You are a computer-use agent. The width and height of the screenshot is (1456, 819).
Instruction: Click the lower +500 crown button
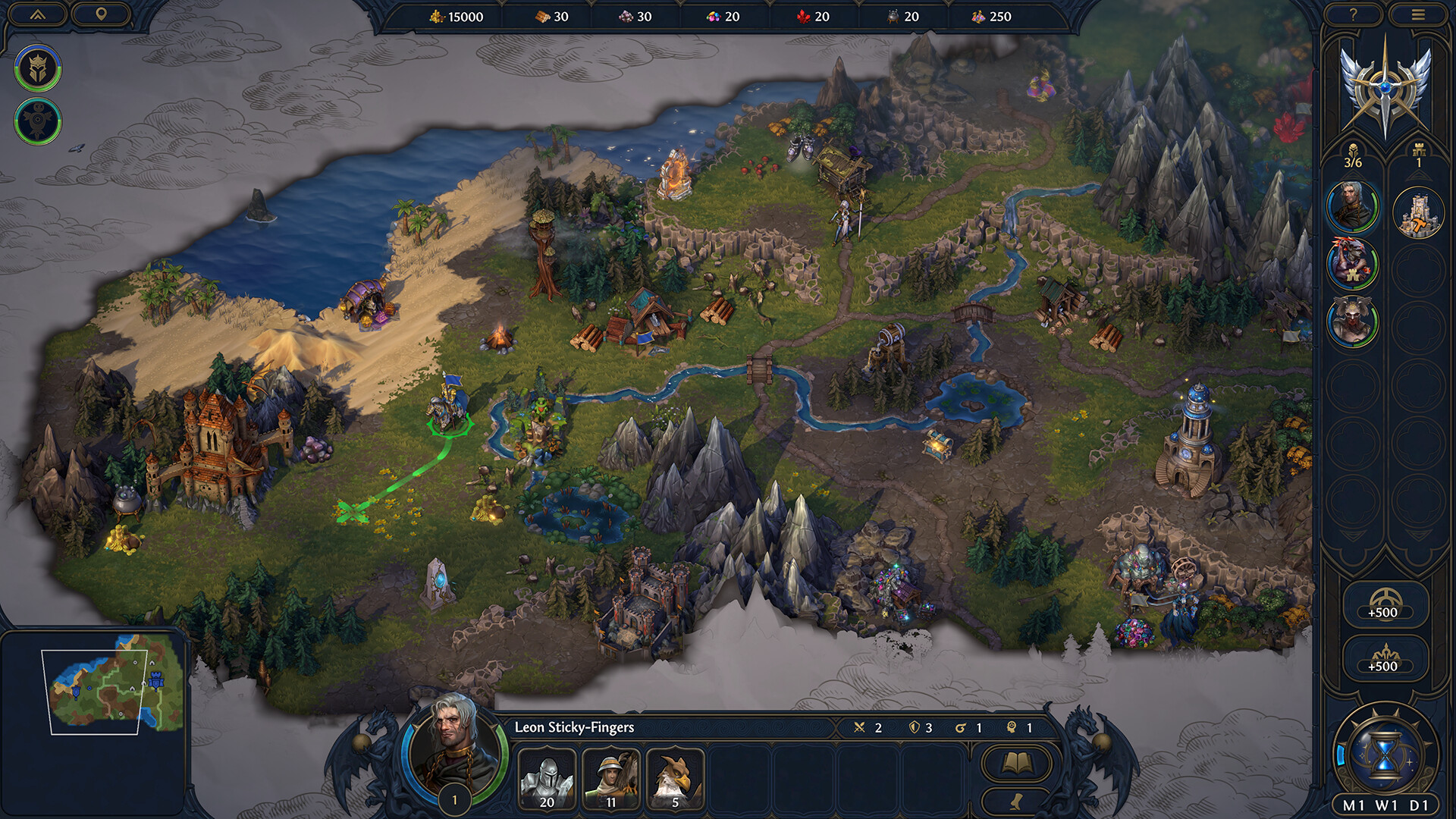coord(1385,658)
